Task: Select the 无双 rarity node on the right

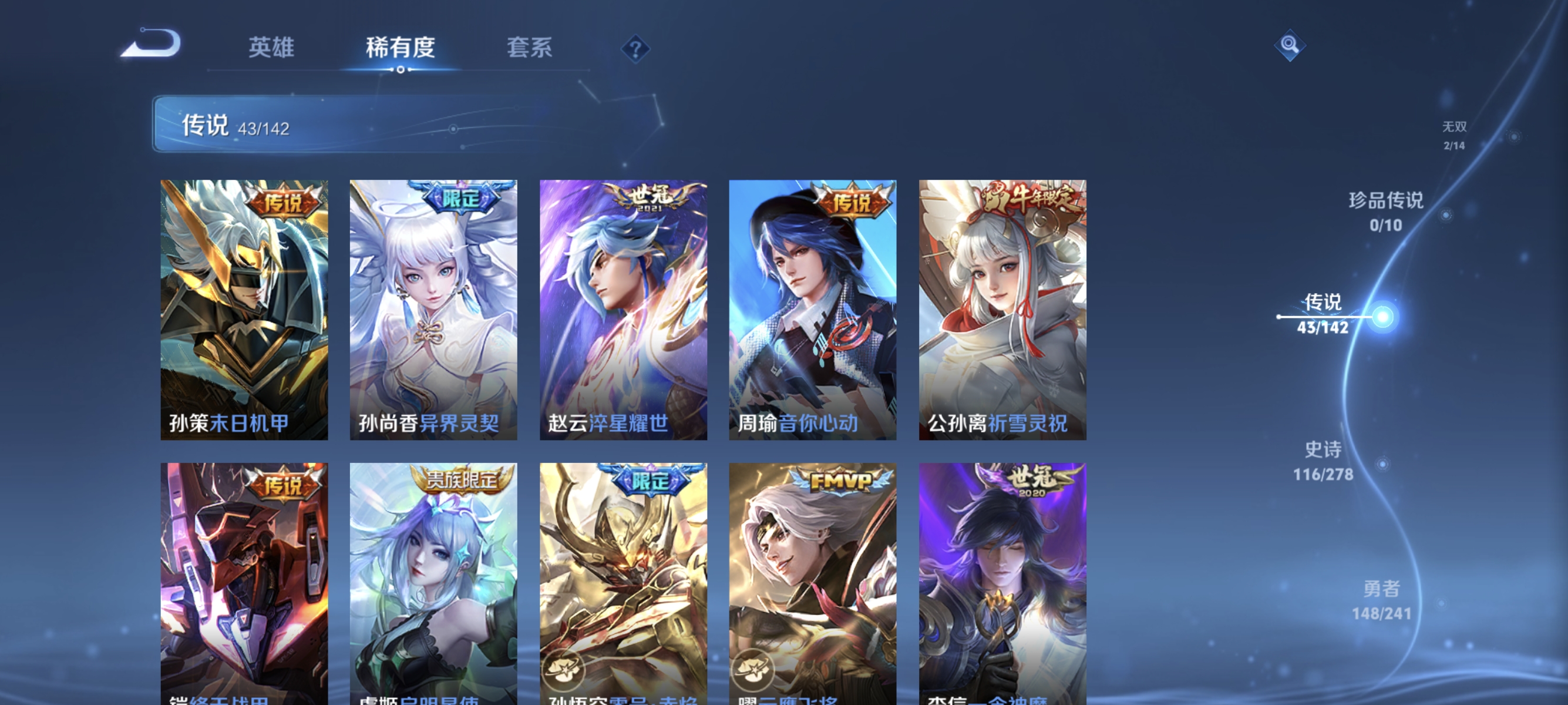Action: [1455, 135]
